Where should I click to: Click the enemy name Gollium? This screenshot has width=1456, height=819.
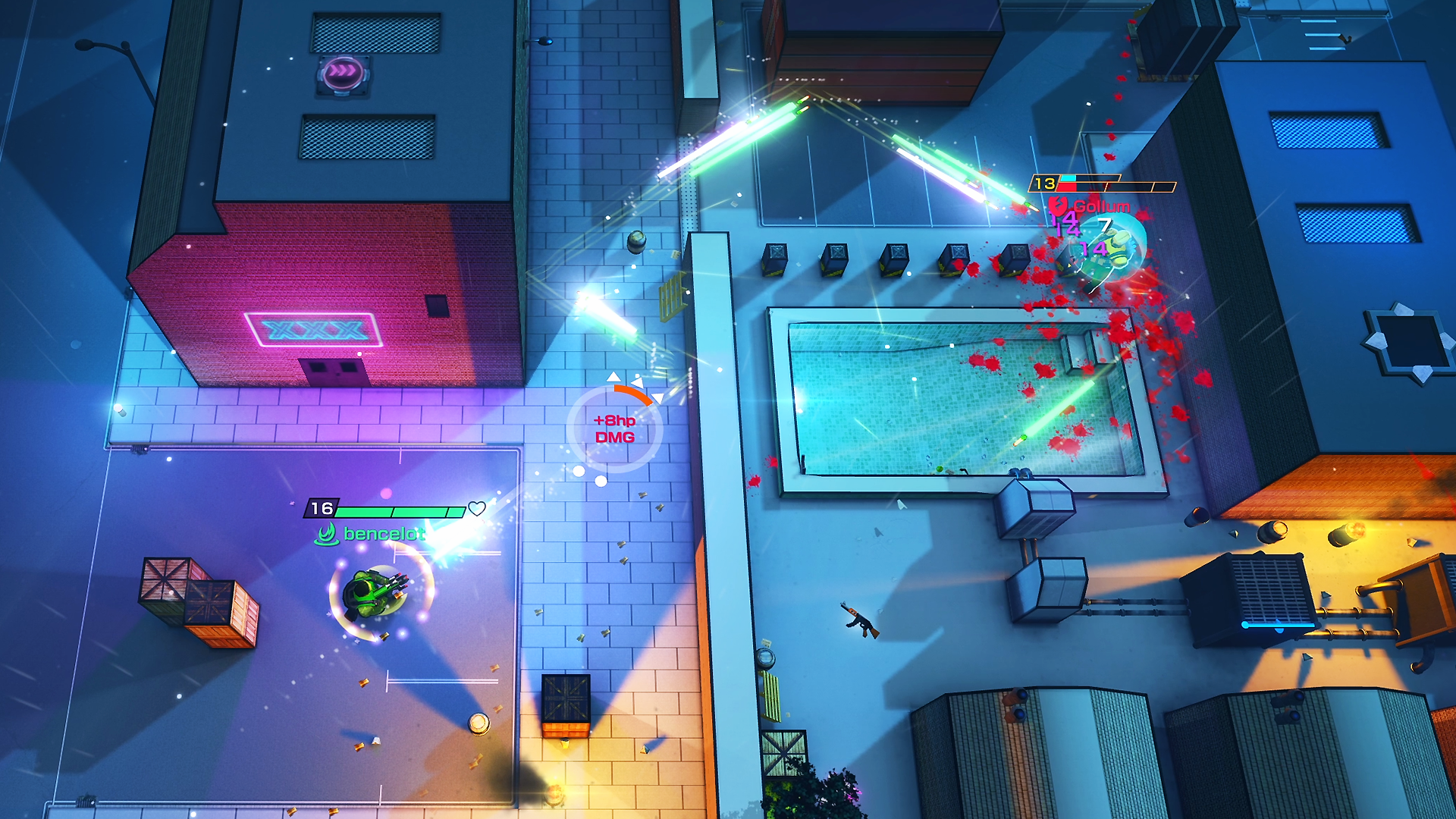pyautogui.click(x=1100, y=206)
